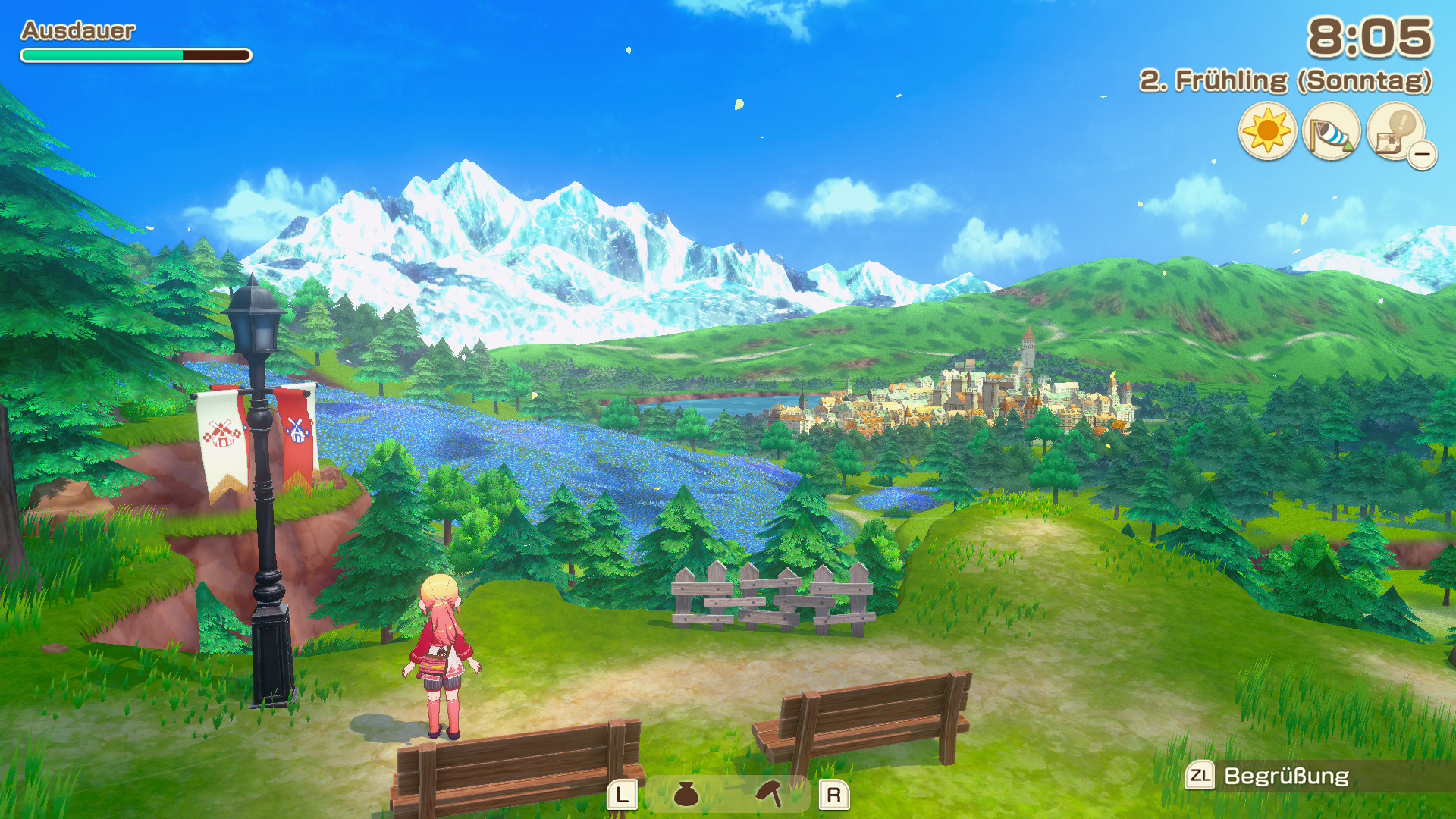1456x819 pixels.
Task: Open the item bag slot
Action: click(x=686, y=794)
